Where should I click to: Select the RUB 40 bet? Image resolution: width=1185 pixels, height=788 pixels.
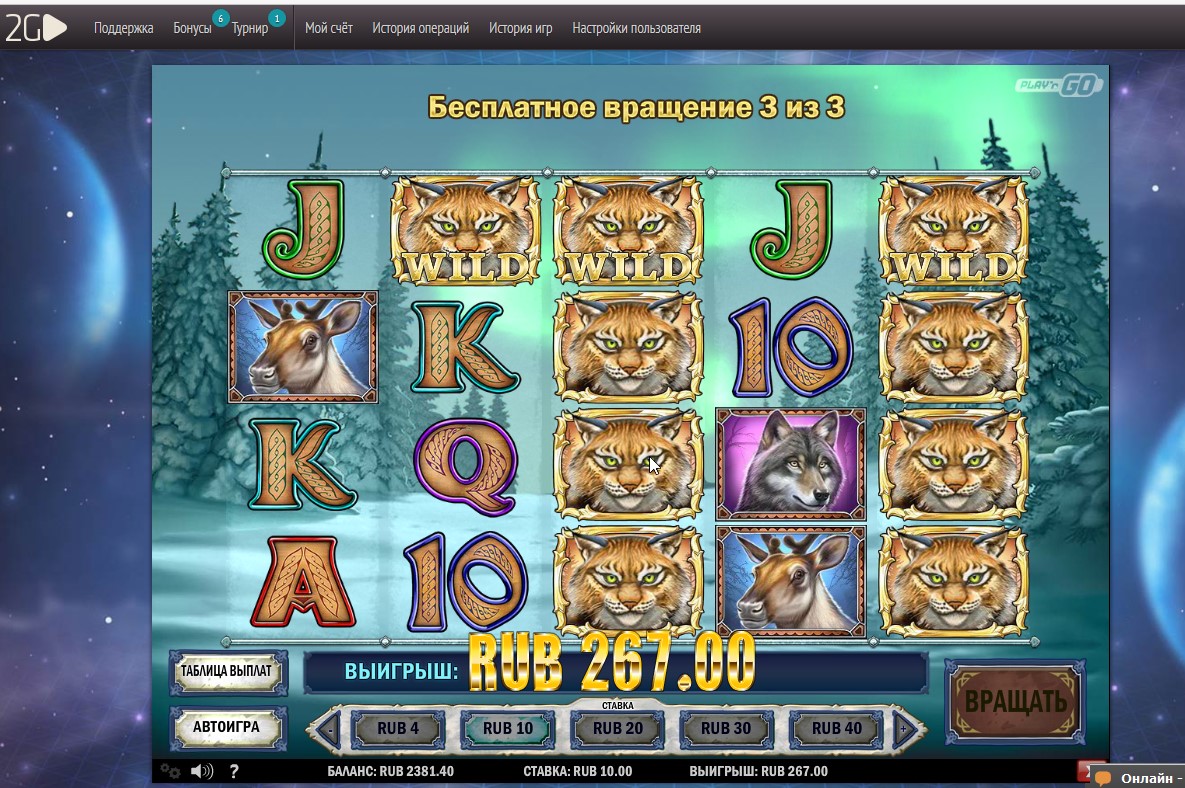tap(838, 728)
